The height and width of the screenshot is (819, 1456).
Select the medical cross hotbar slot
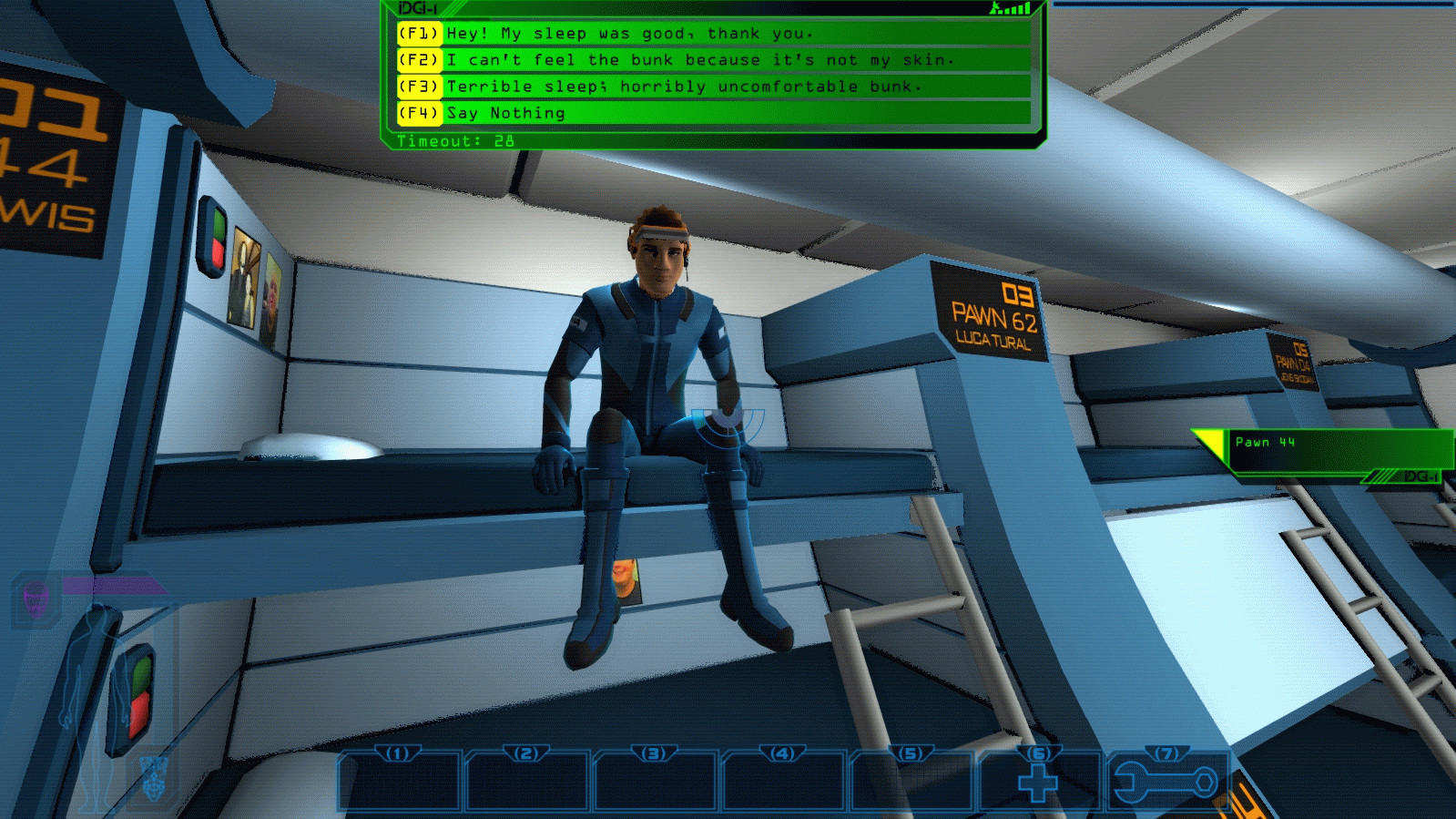click(x=1038, y=782)
